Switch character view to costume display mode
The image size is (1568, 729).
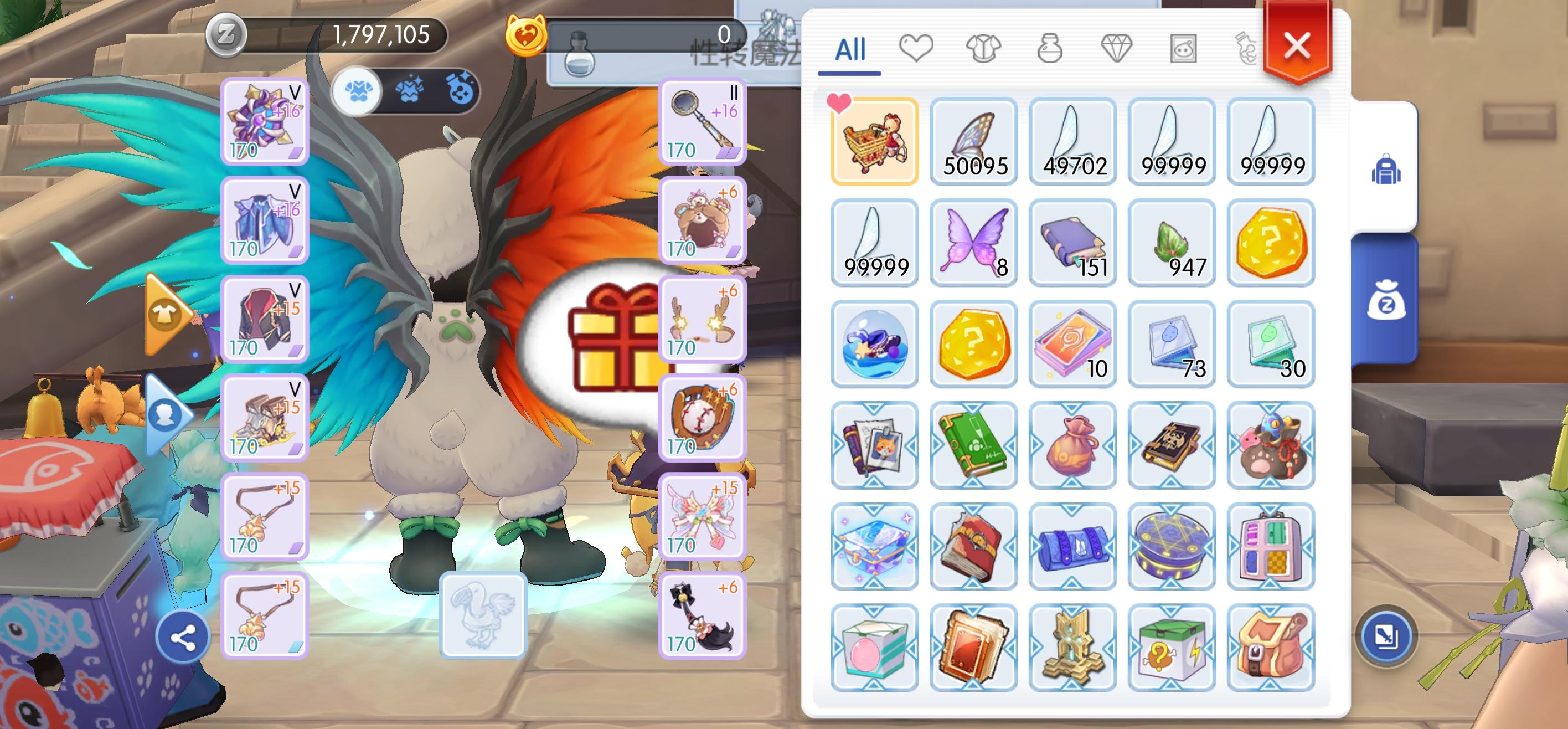coord(357,91)
